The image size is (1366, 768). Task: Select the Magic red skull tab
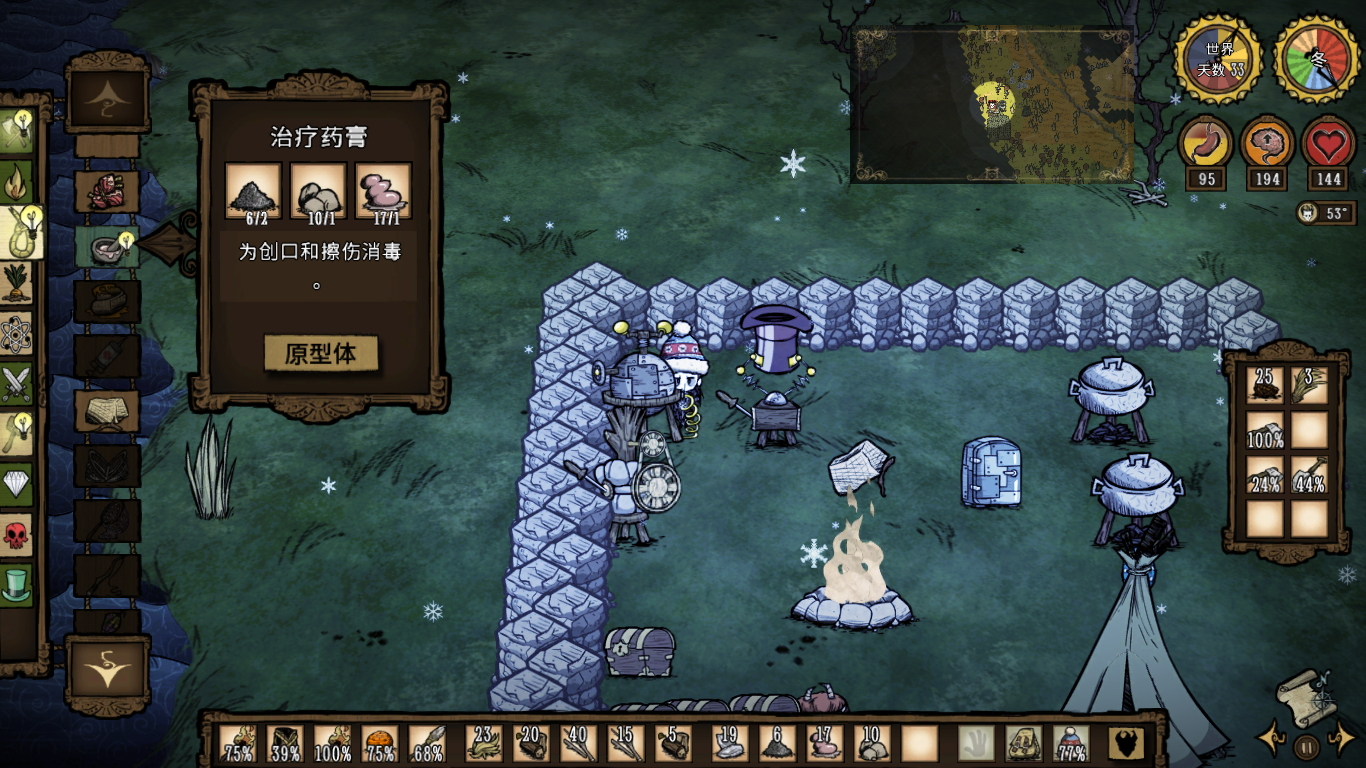17,535
